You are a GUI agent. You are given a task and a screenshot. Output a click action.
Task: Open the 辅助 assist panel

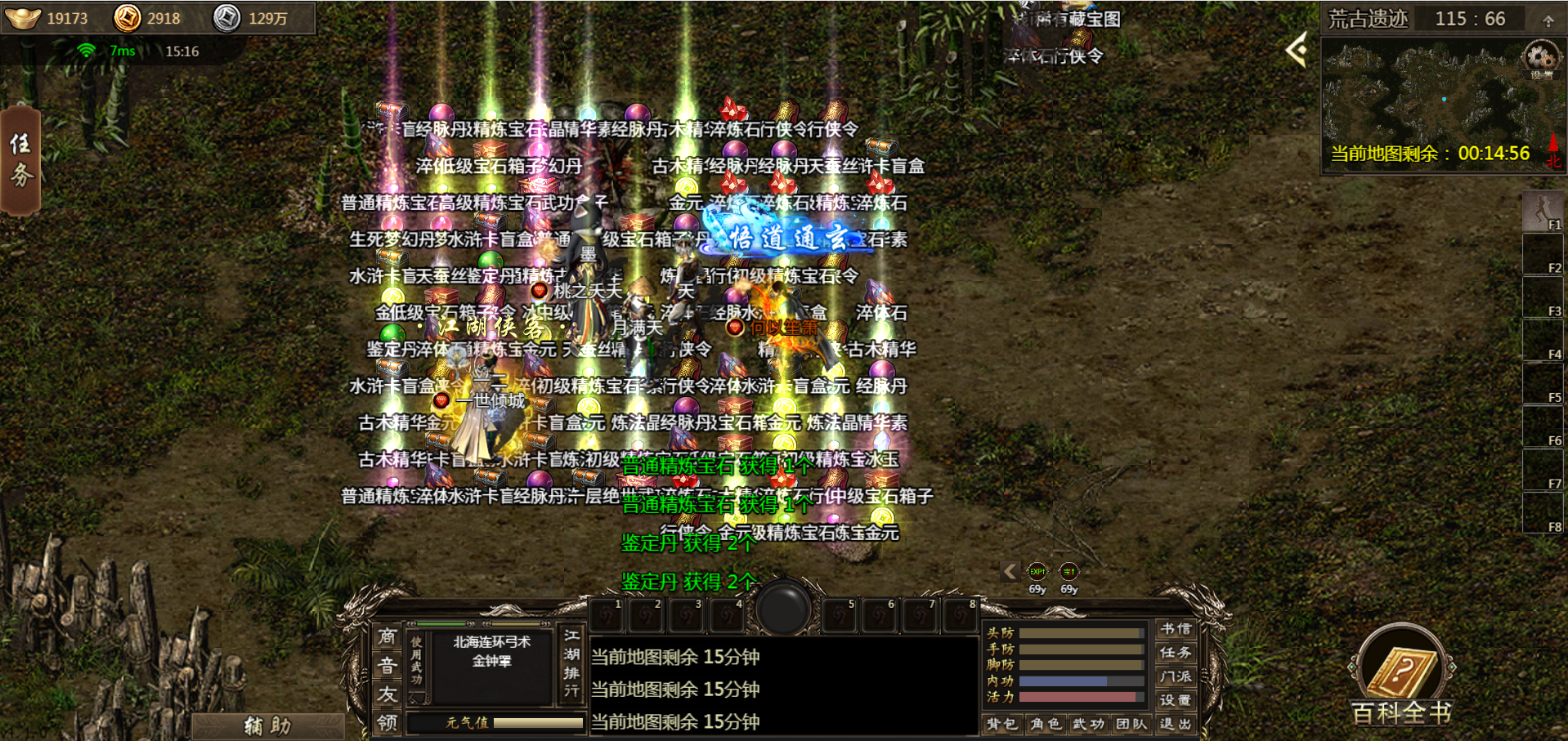pyautogui.click(x=267, y=725)
